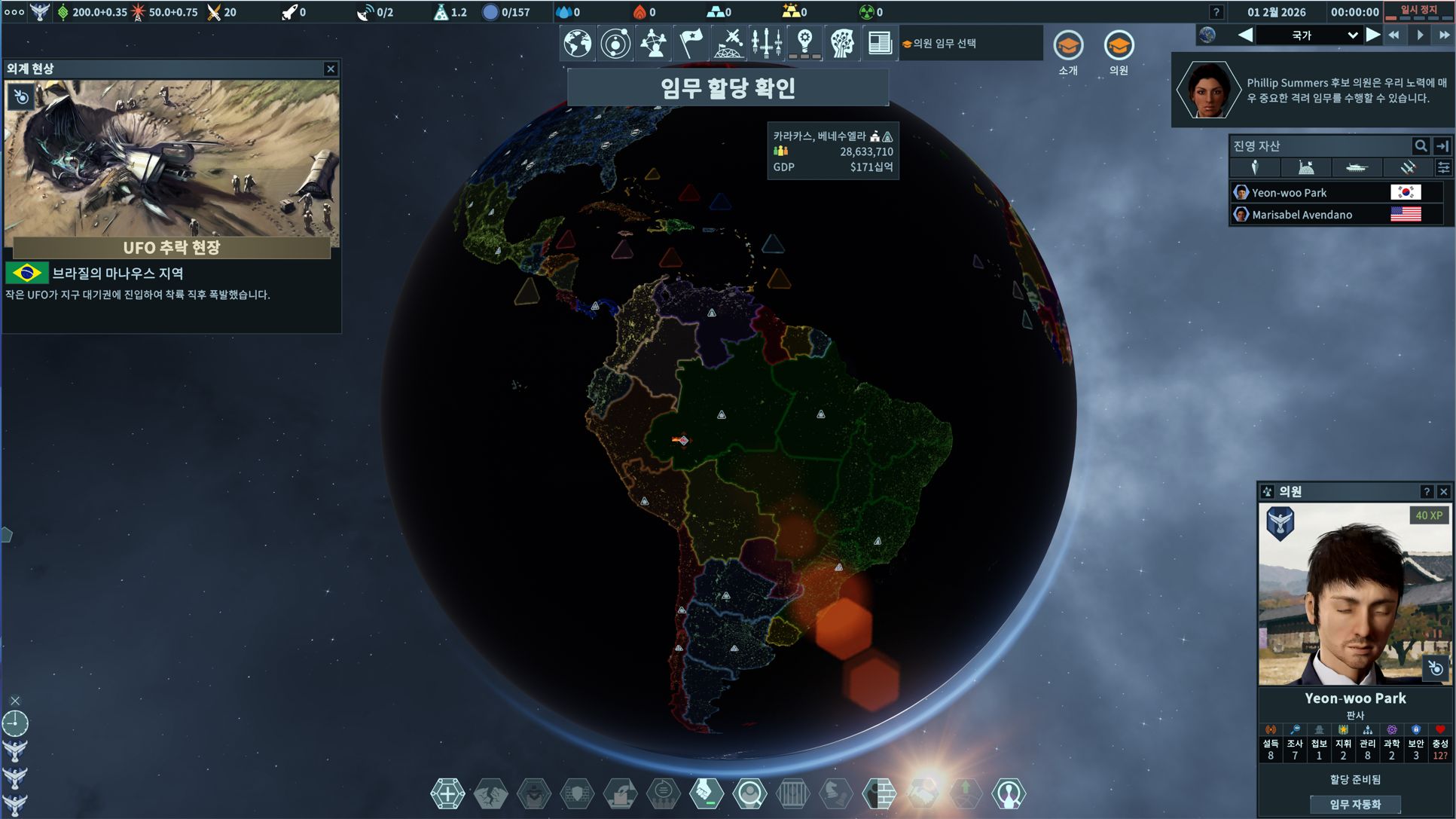This screenshot has height=819, width=1456.
Task: Open the 소개 graduation-cap button
Action: tap(1068, 47)
